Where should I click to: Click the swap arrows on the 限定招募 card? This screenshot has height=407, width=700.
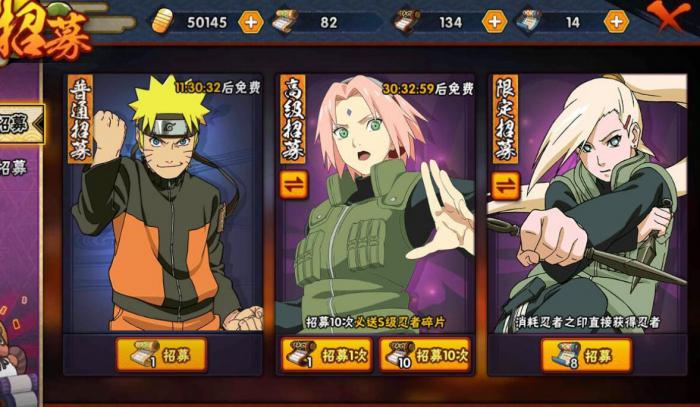coord(505,185)
